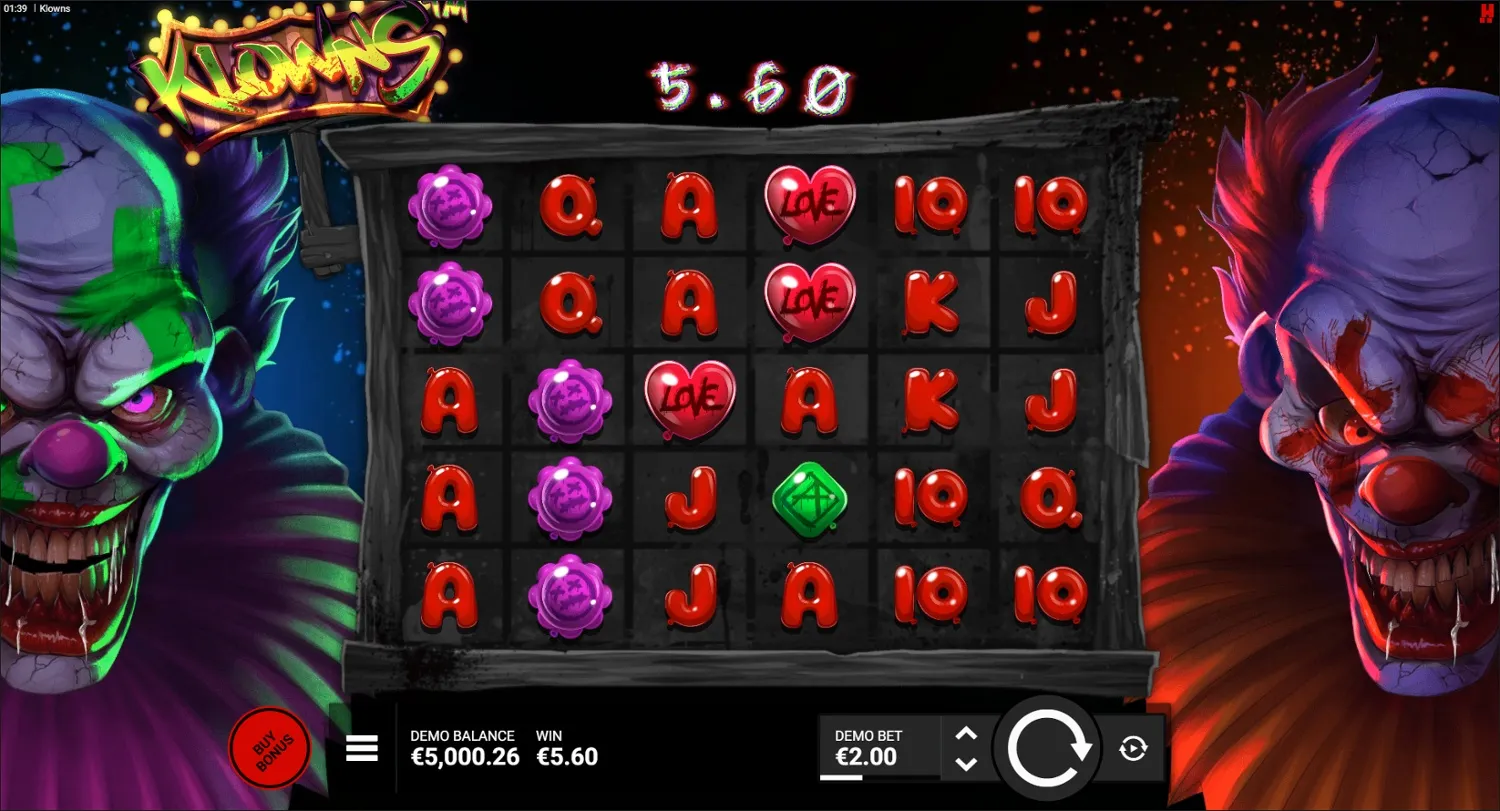Click a Love heart balloon symbol
Image resolution: width=1500 pixels, height=811 pixels.
(810, 202)
